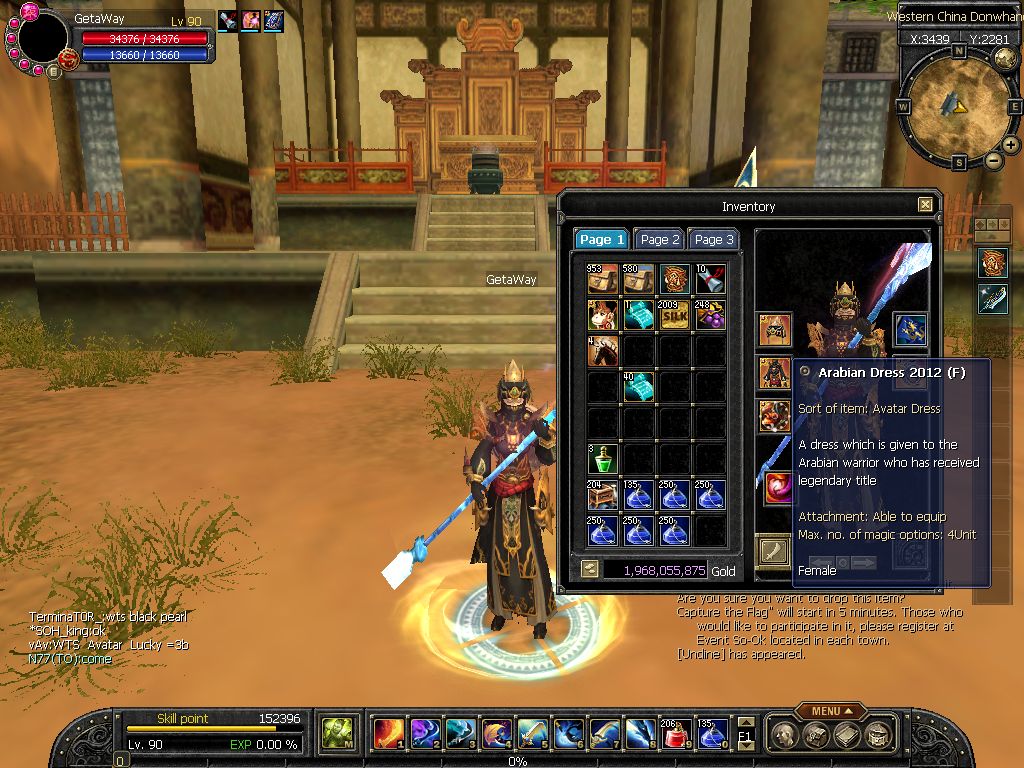Expand the MENU button on bottom bar
The image size is (1024, 768).
click(x=831, y=711)
